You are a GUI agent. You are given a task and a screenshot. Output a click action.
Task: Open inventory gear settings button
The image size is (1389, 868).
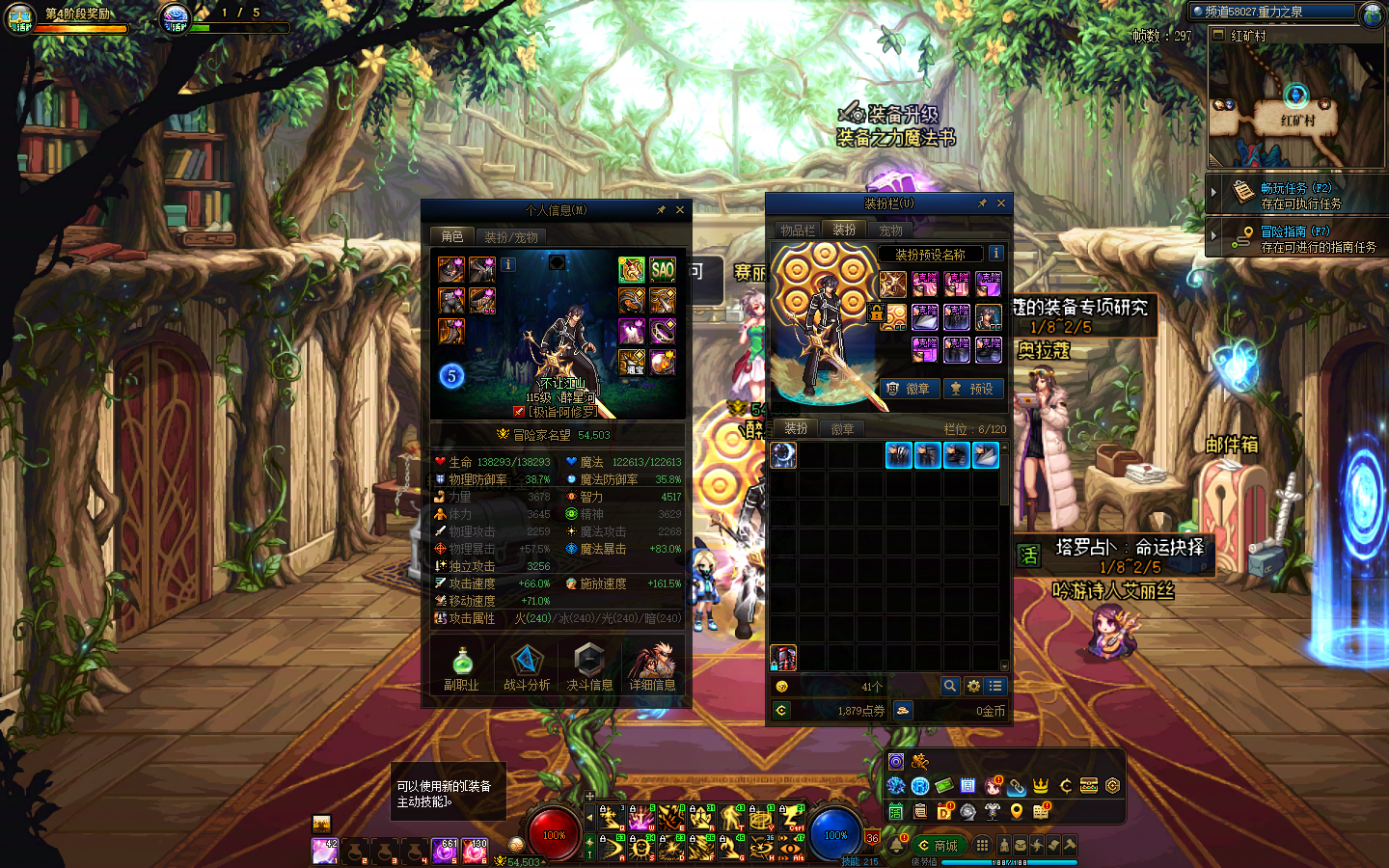tap(973, 686)
